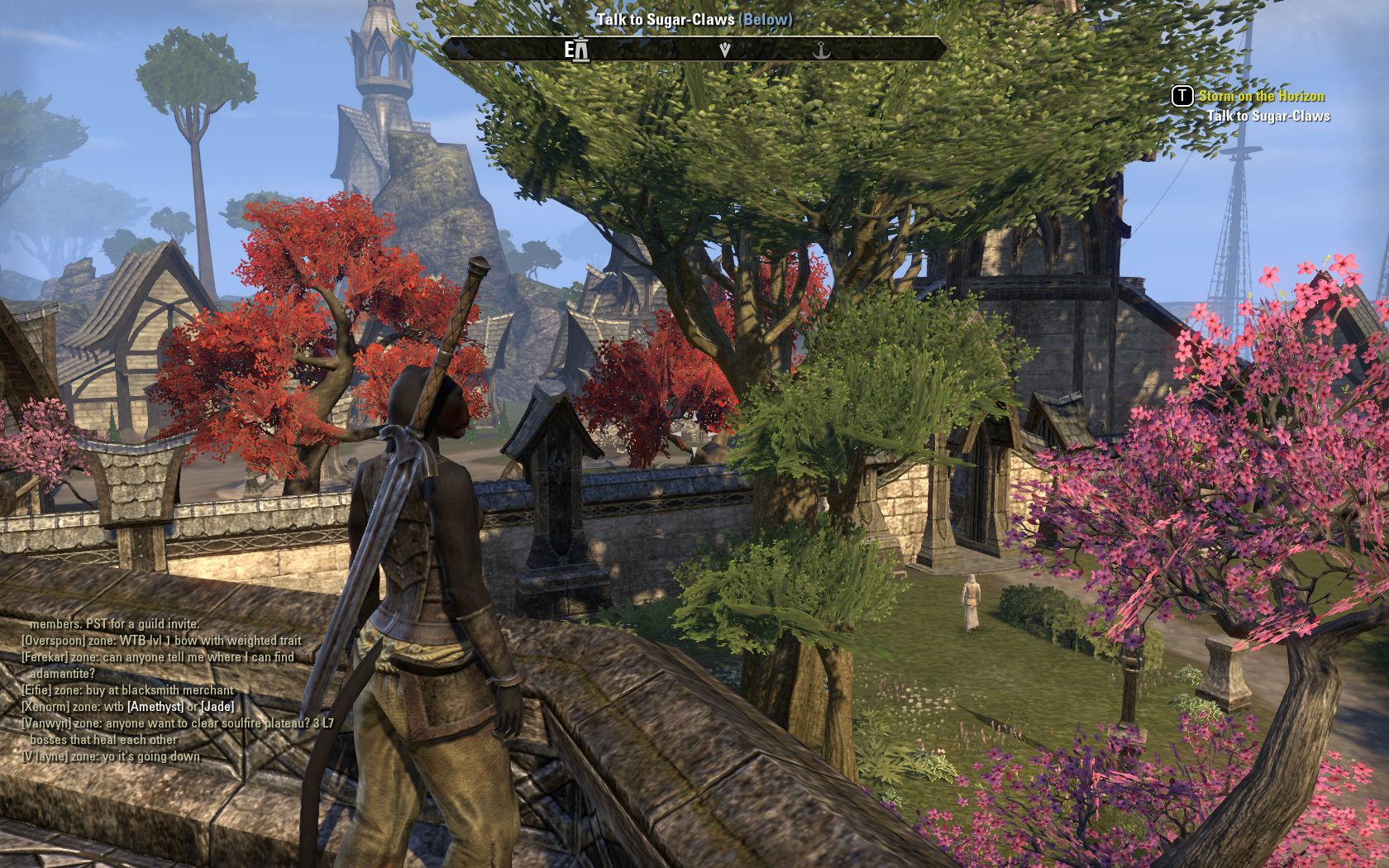Click Eifie's name in zone chat
Image resolution: width=1389 pixels, height=868 pixels.
(x=36, y=690)
